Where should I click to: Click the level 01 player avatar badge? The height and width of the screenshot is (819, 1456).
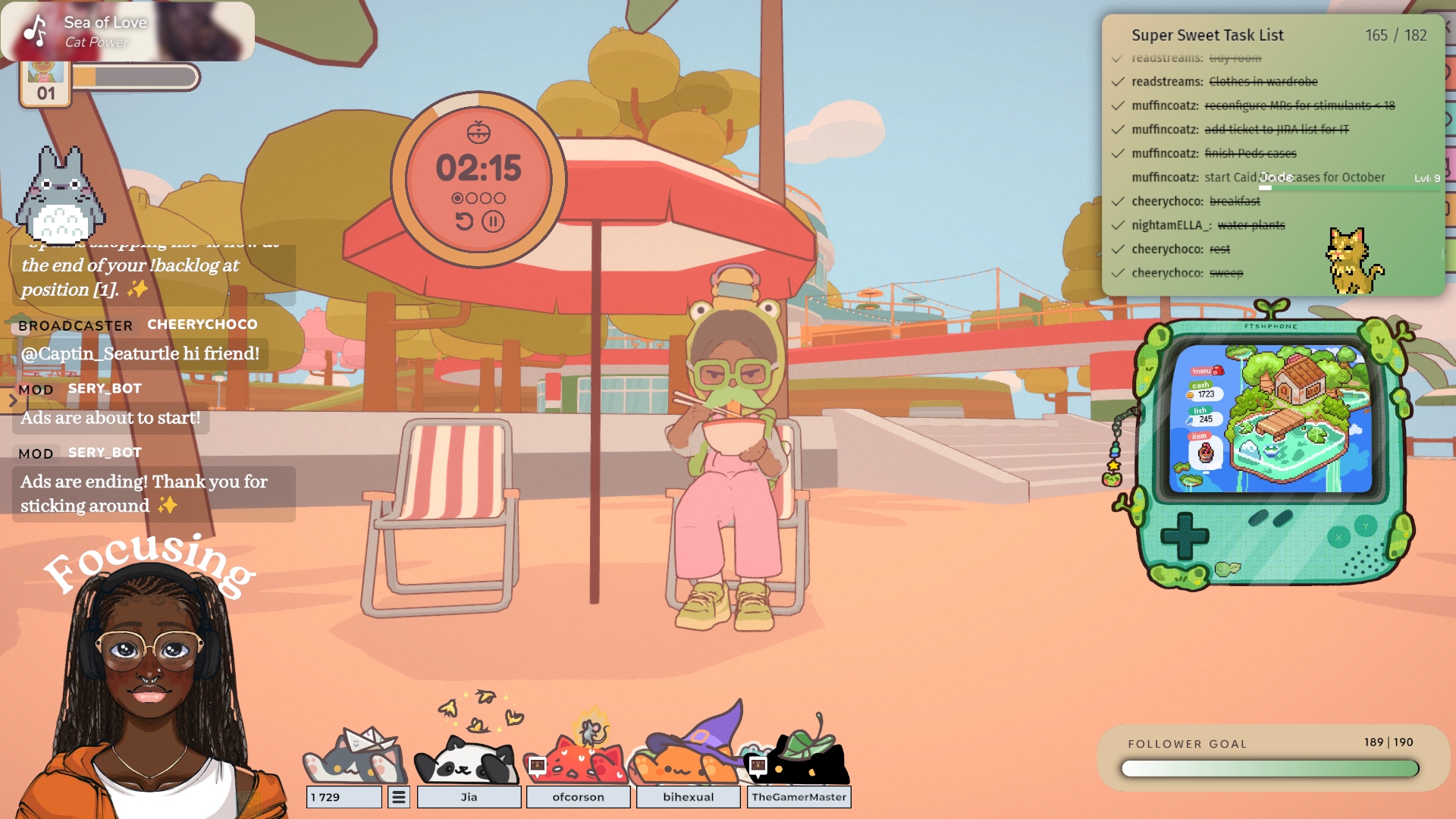[x=45, y=83]
